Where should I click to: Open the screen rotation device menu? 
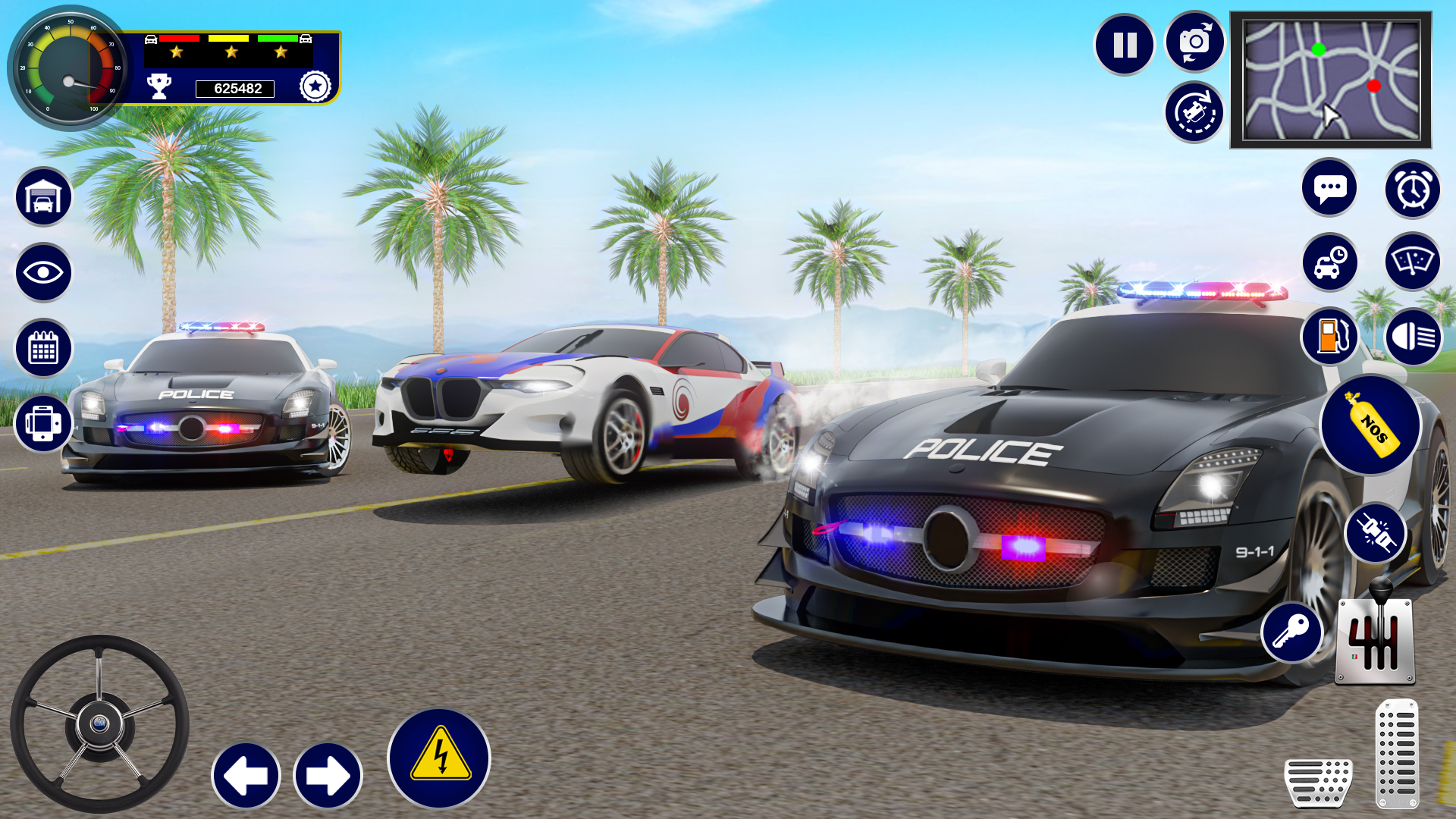[42, 424]
